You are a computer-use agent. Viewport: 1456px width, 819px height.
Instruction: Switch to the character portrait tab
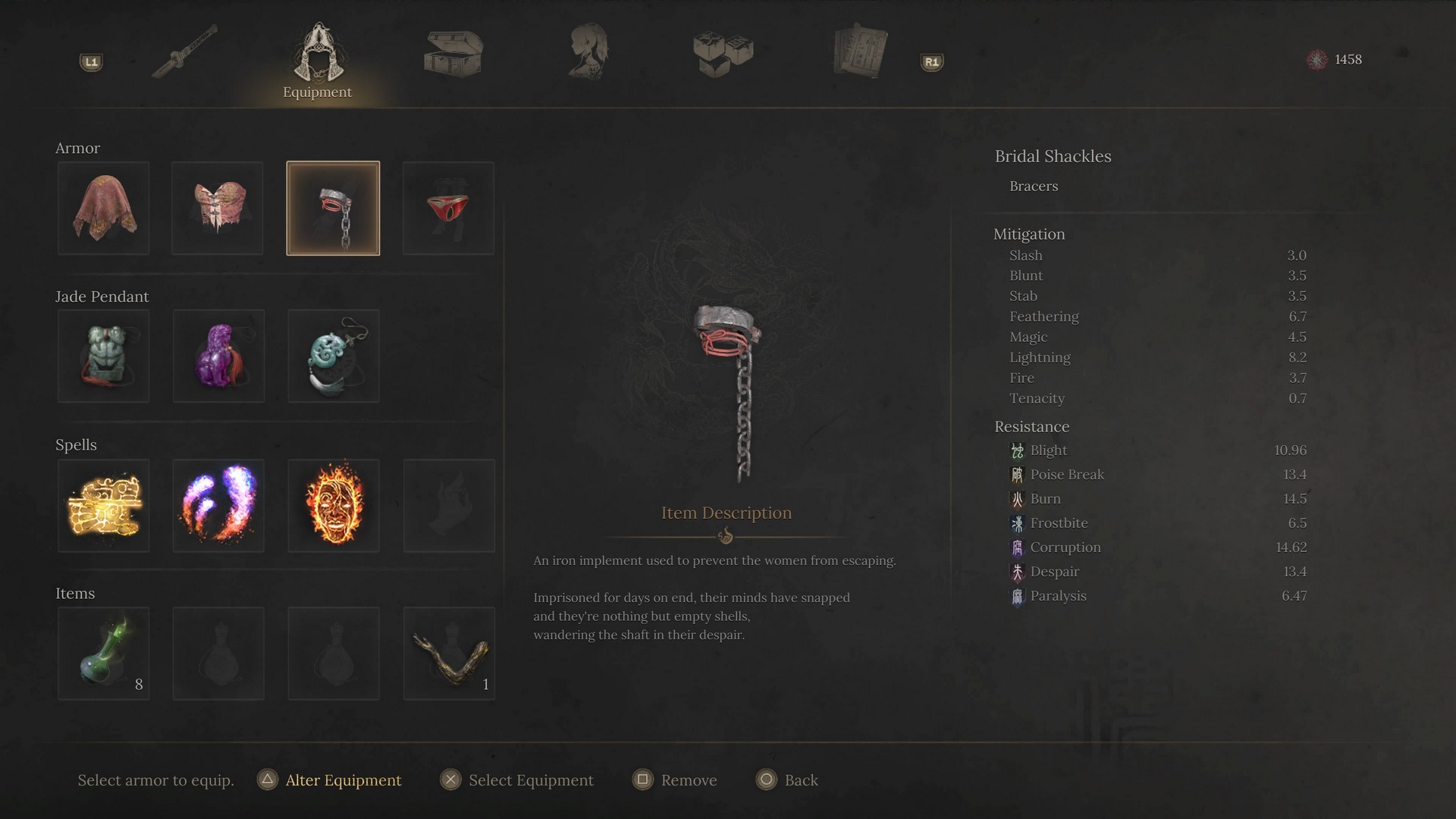(588, 52)
